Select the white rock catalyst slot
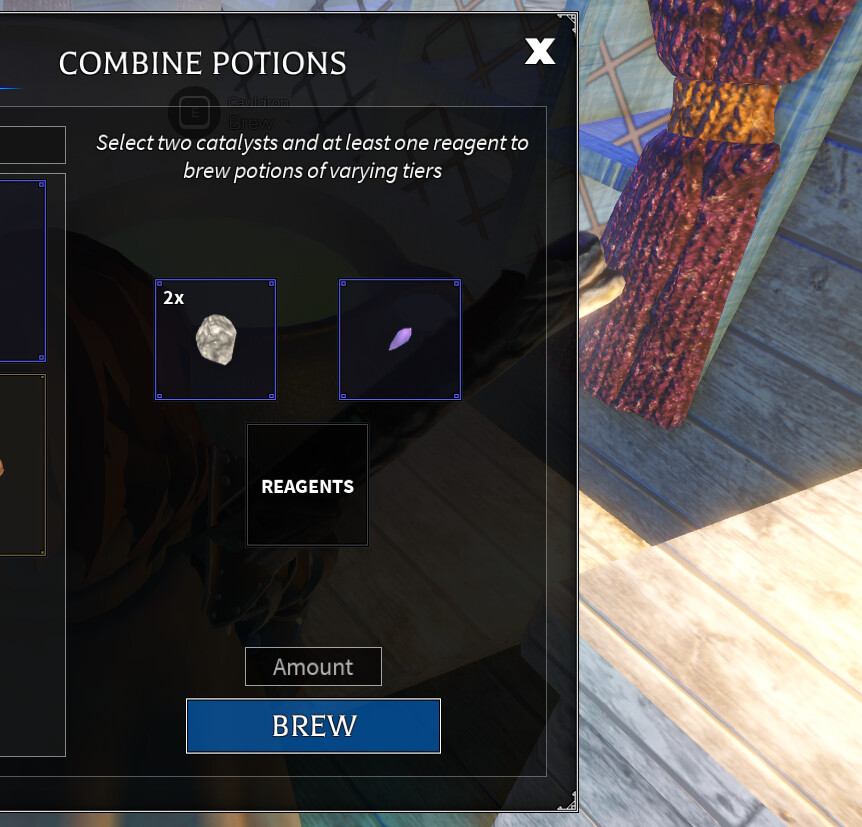This screenshot has height=827, width=862. point(215,340)
